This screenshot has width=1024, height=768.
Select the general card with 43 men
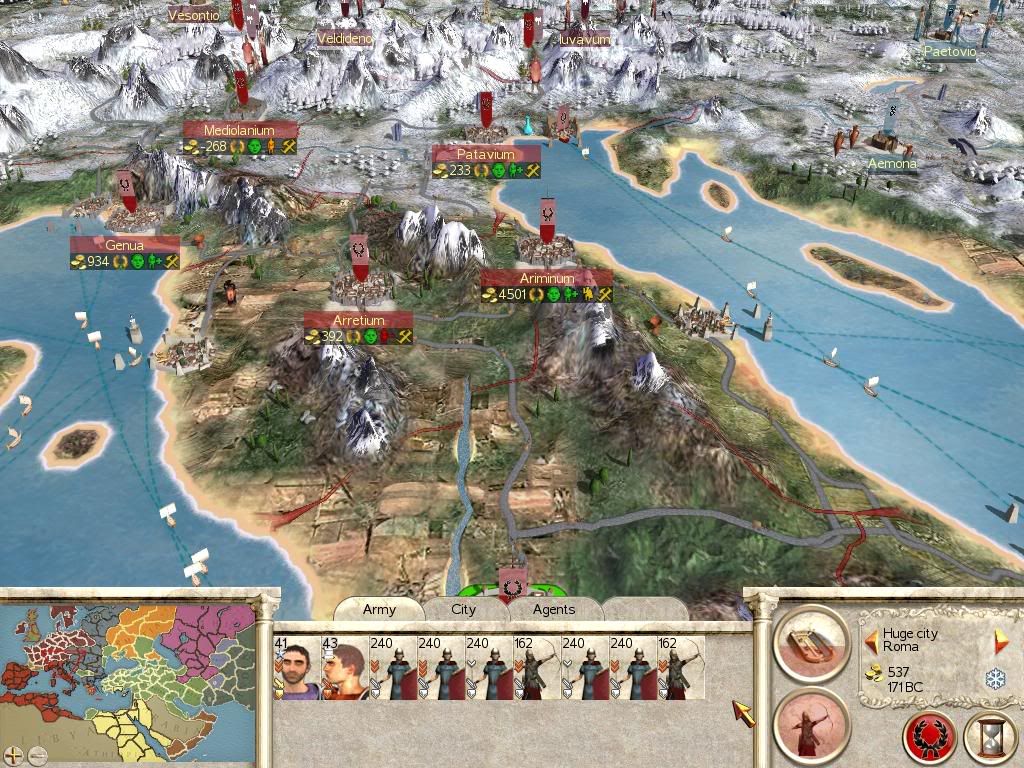coord(344,668)
